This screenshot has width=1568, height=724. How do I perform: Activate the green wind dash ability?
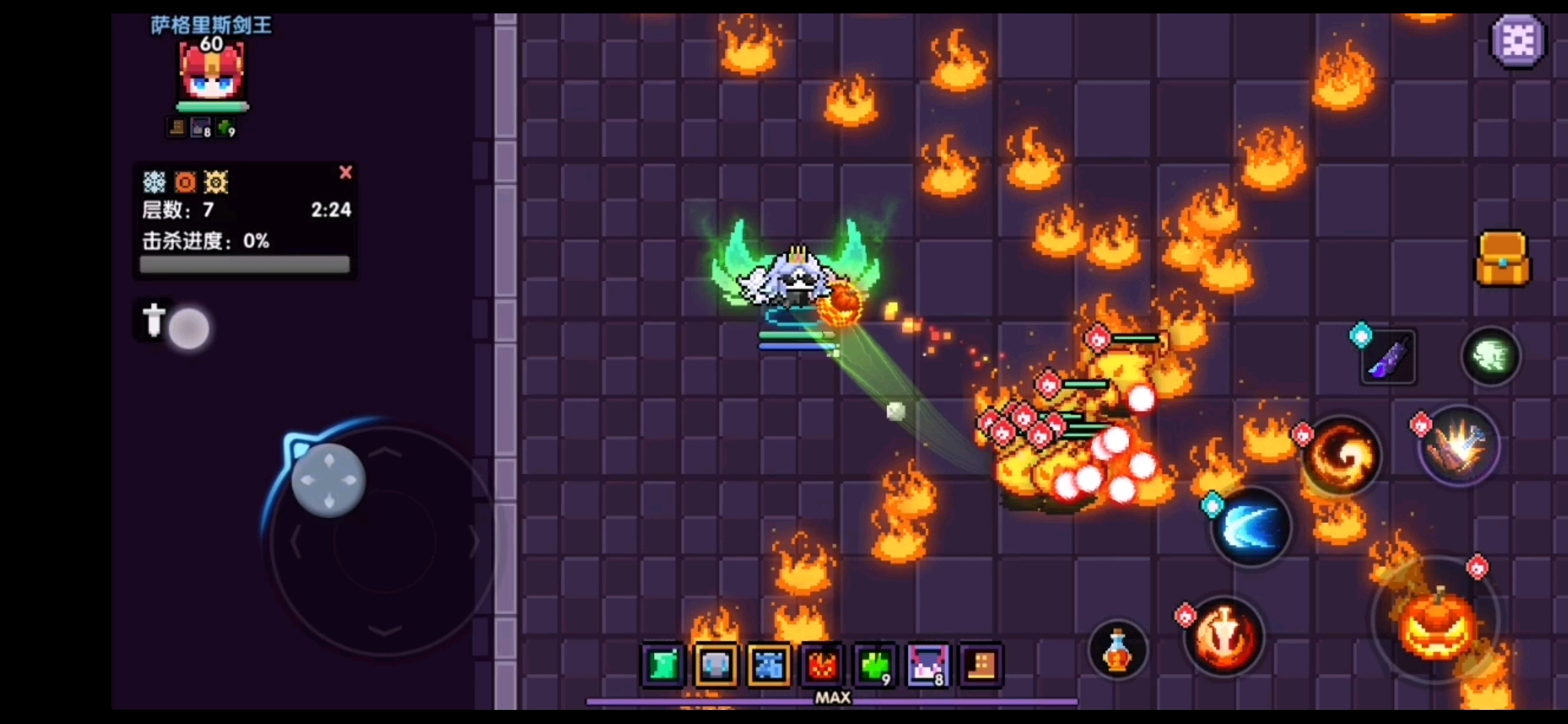1490,356
